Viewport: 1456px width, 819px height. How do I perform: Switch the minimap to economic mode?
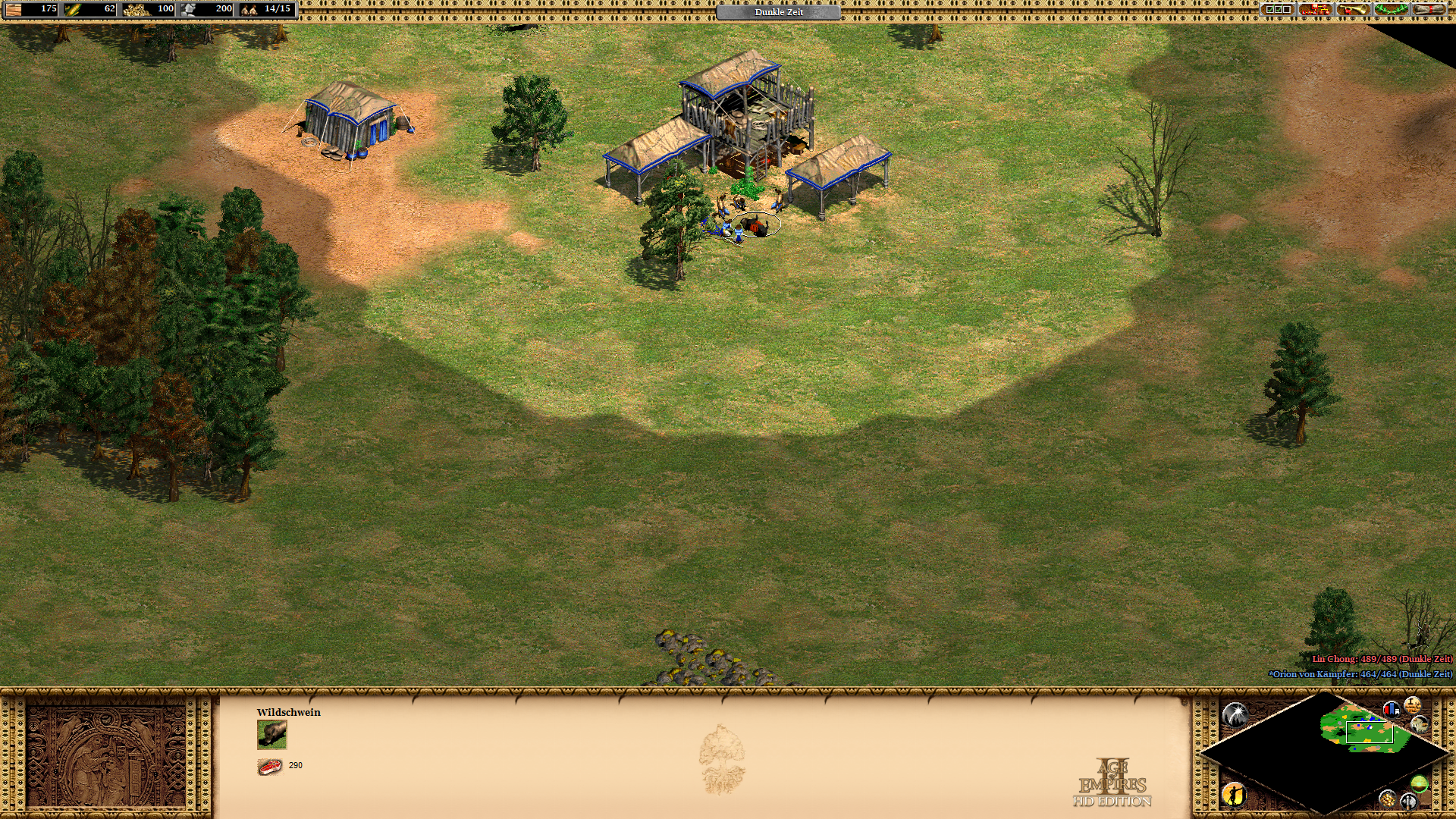1388,798
